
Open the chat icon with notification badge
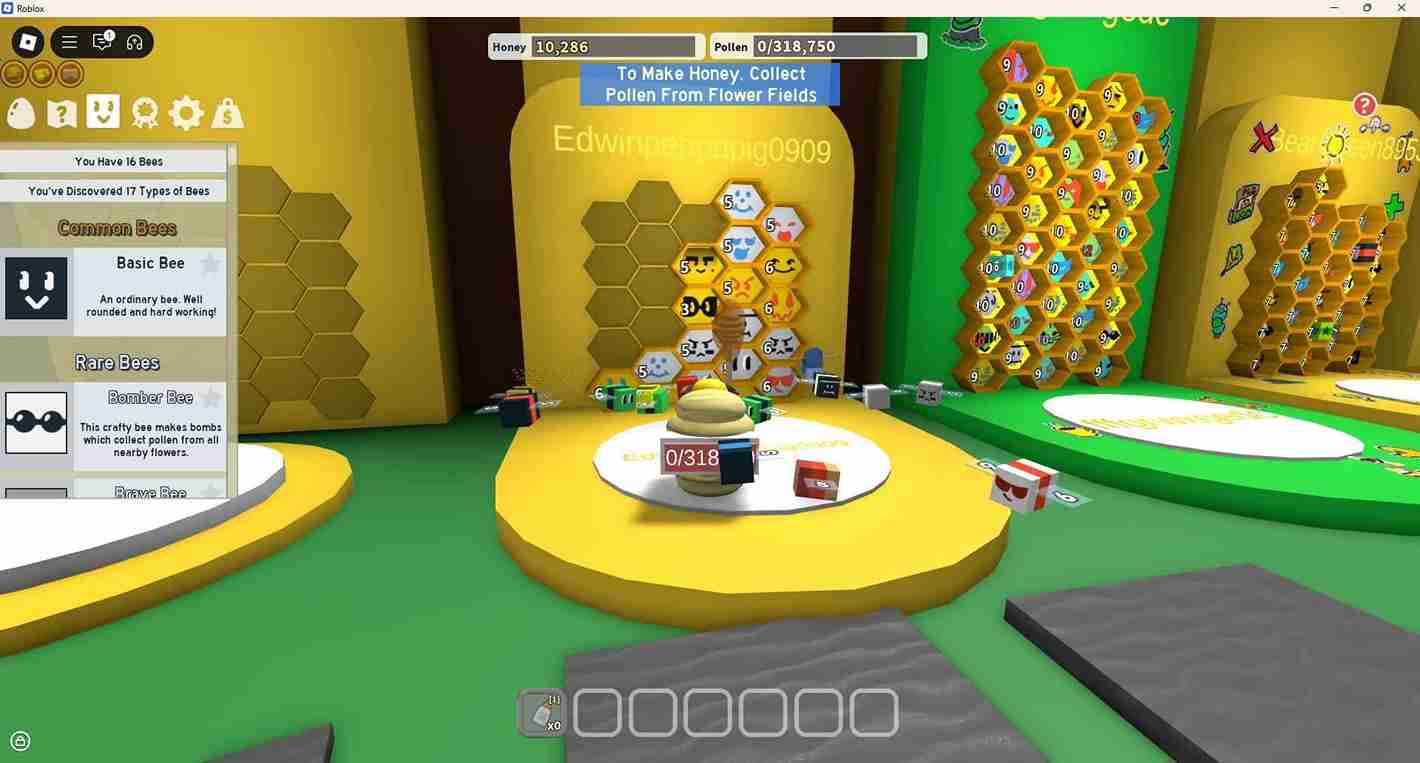pyautogui.click(x=101, y=42)
